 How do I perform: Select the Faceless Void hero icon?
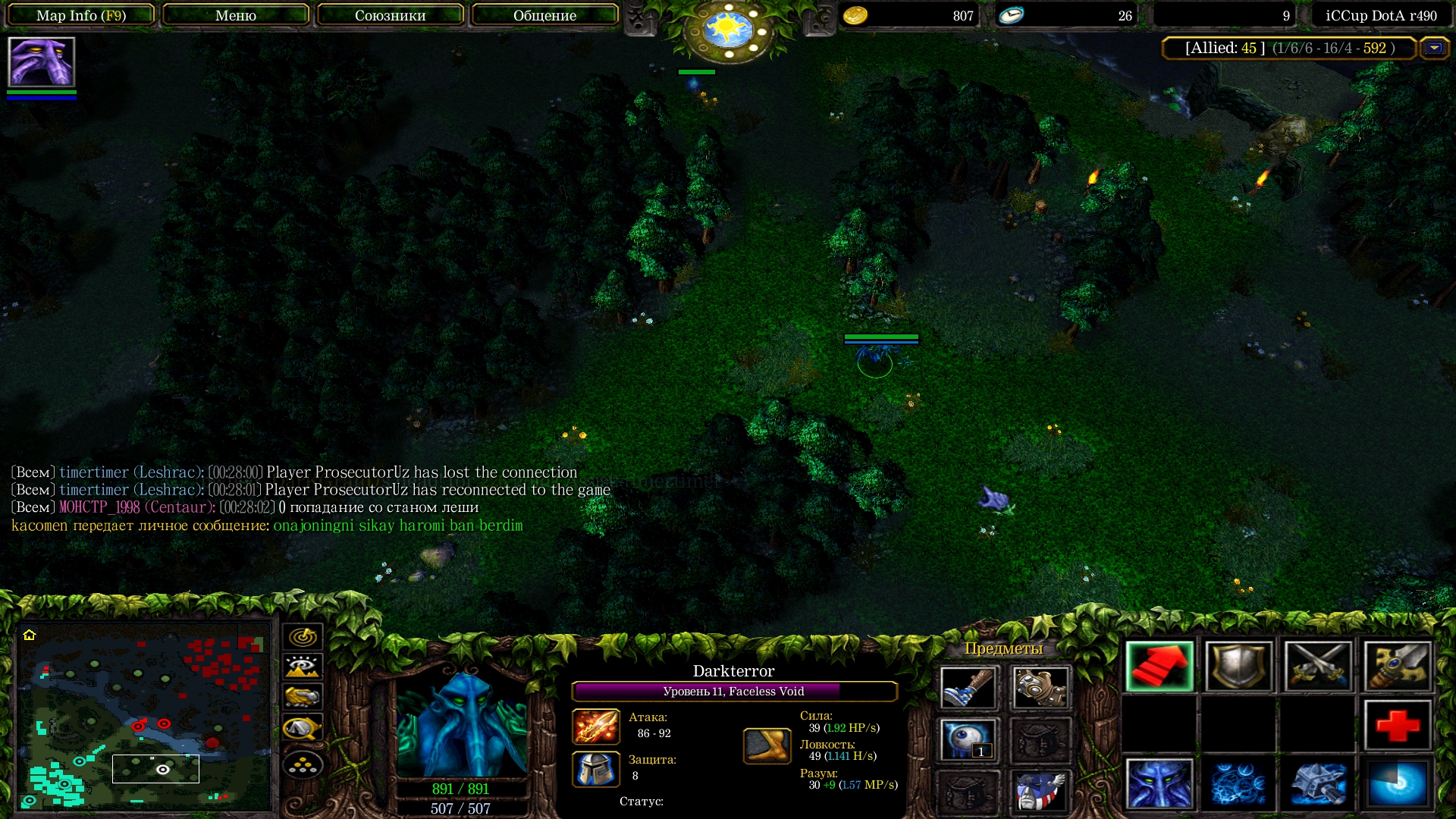(41, 62)
